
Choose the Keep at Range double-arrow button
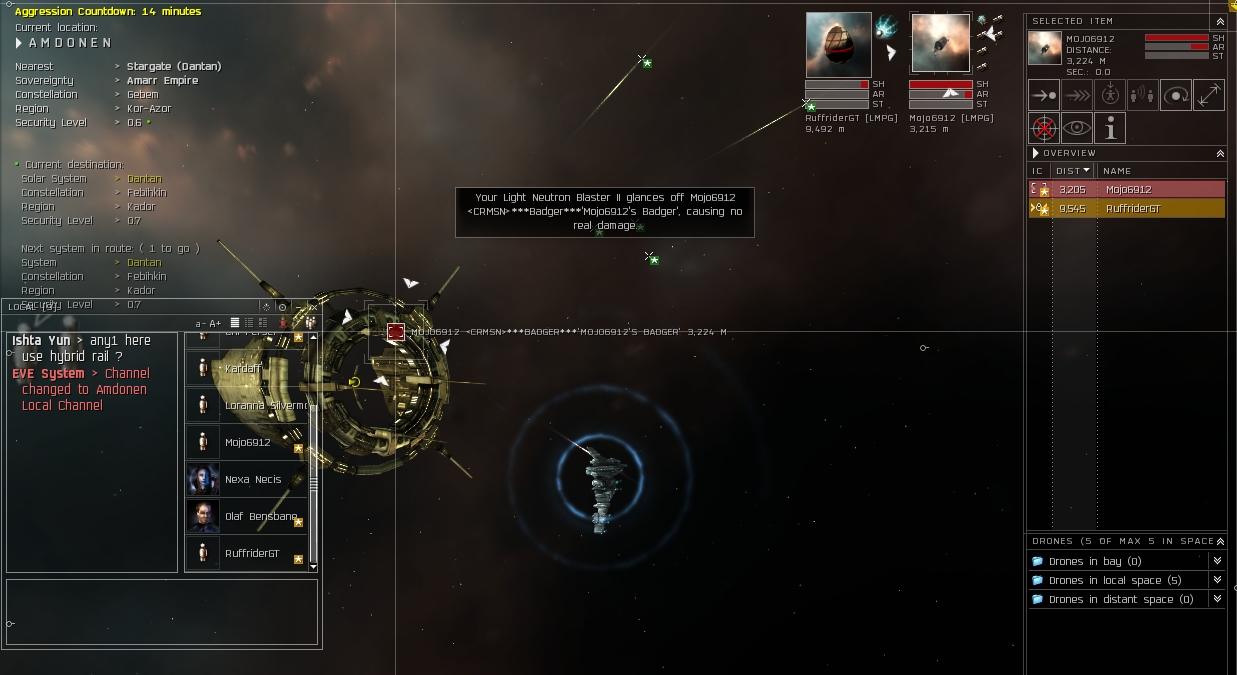(x=1208, y=95)
